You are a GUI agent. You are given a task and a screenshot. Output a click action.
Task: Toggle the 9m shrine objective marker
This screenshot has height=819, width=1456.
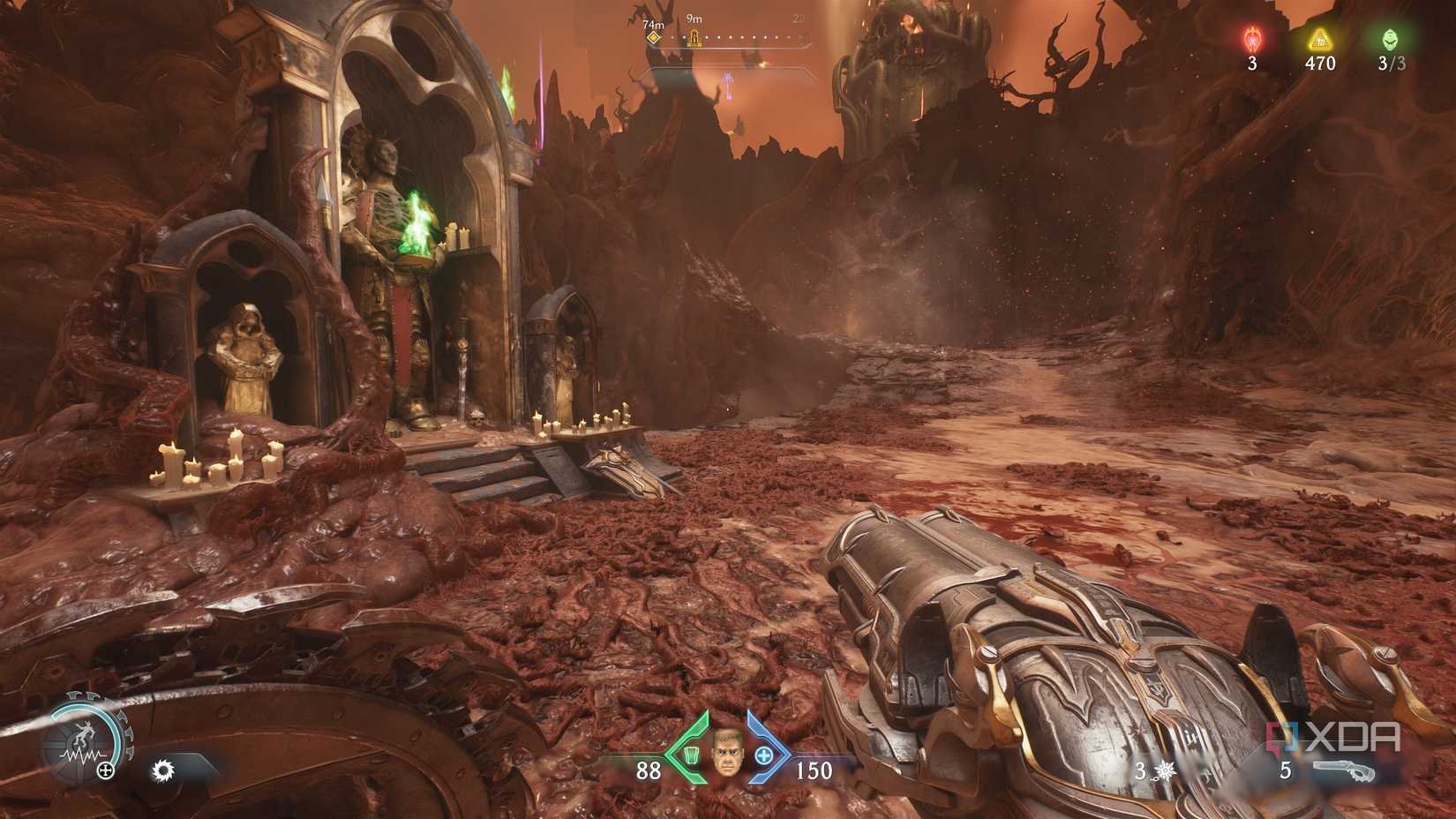[694, 38]
